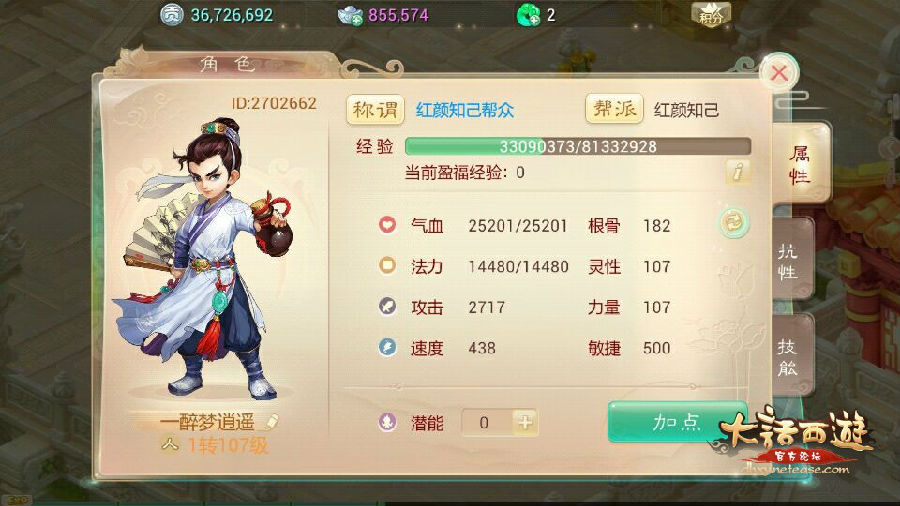Image resolution: width=900 pixels, height=506 pixels.
Task: Open the 积分 points button at top
Action: (711, 14)
